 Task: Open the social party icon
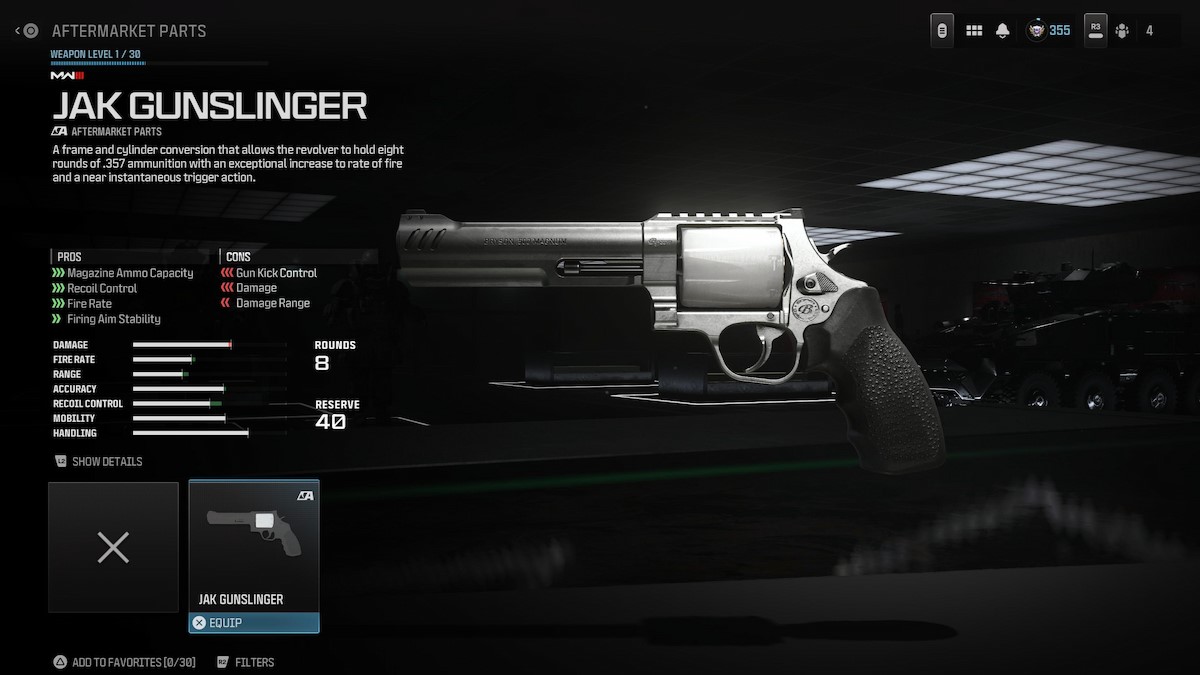click(x=1123, y=31)
